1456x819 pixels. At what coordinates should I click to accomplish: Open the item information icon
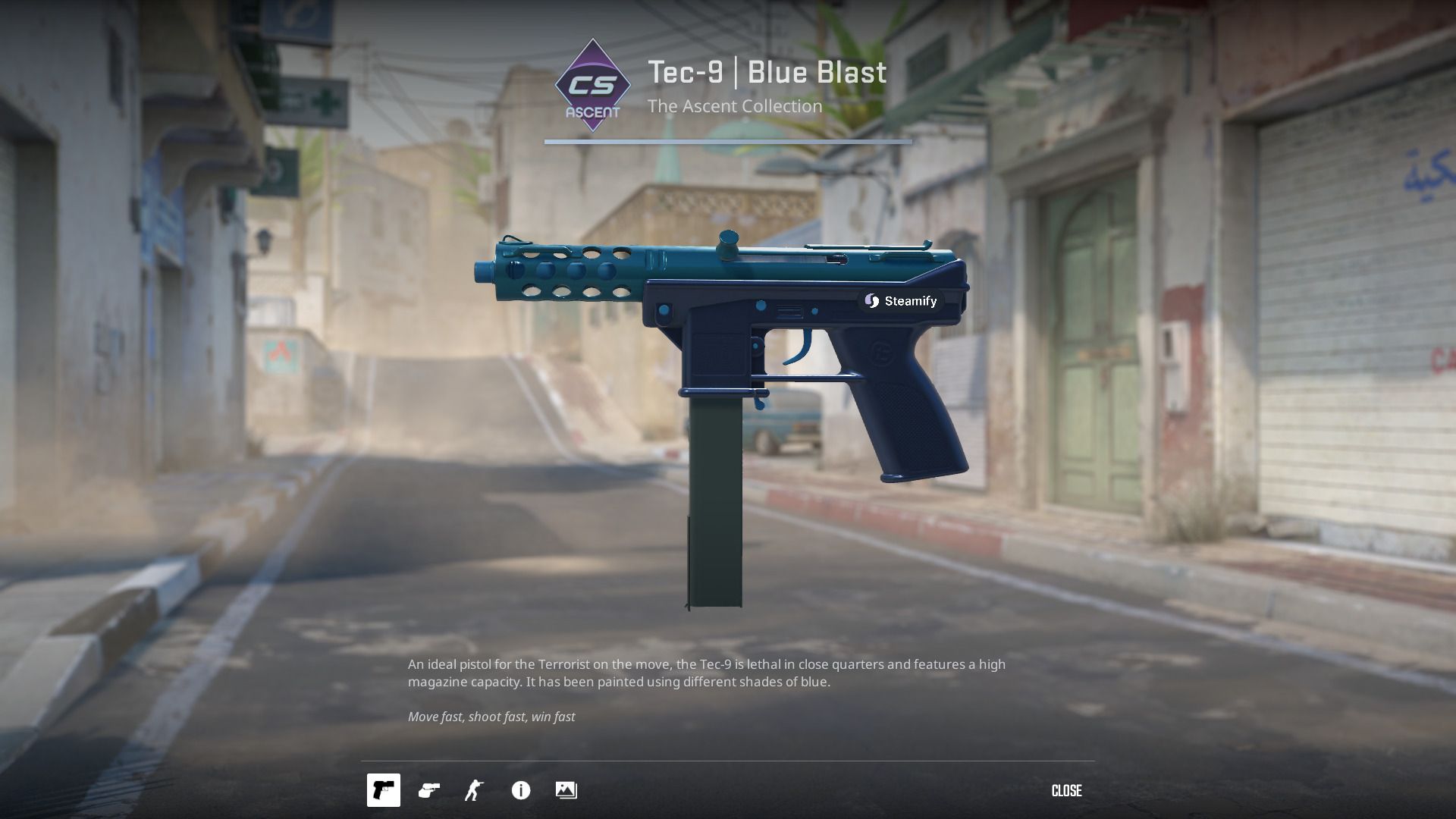[x=521, y=790]
